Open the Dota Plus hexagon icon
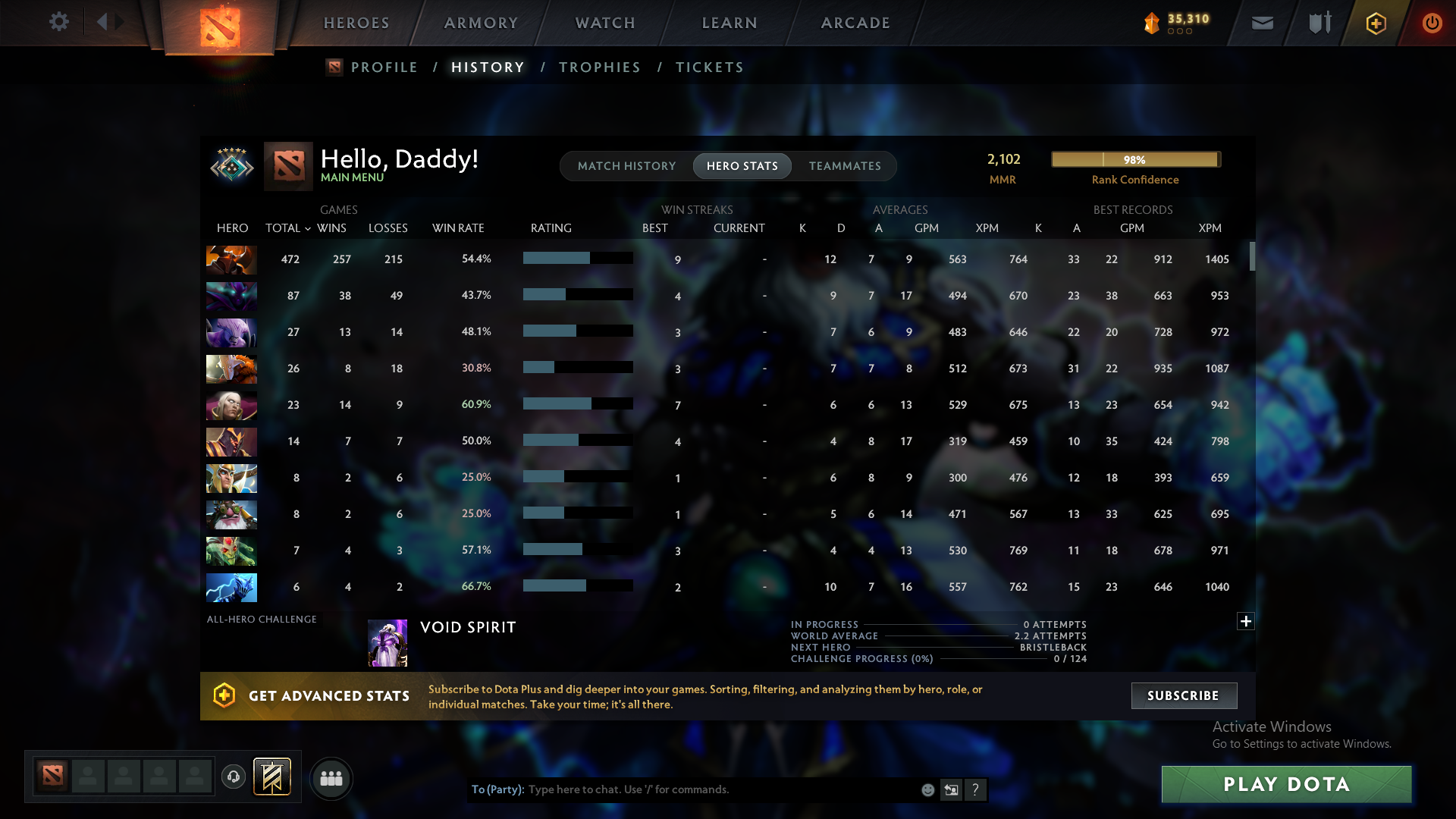The width and height of the screenshot is (1456, 819). pyautogui.click(x=1376, y=22)
